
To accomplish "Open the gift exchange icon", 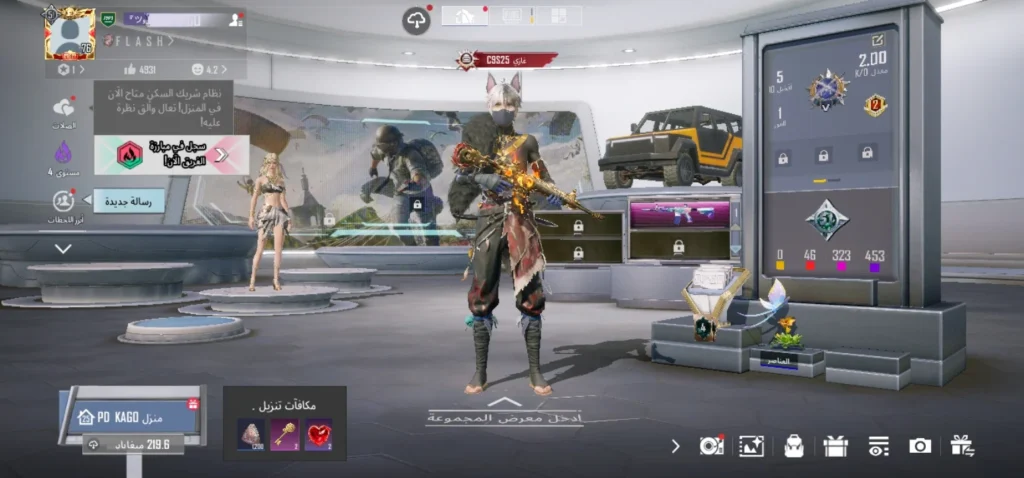I will (962, 445).
